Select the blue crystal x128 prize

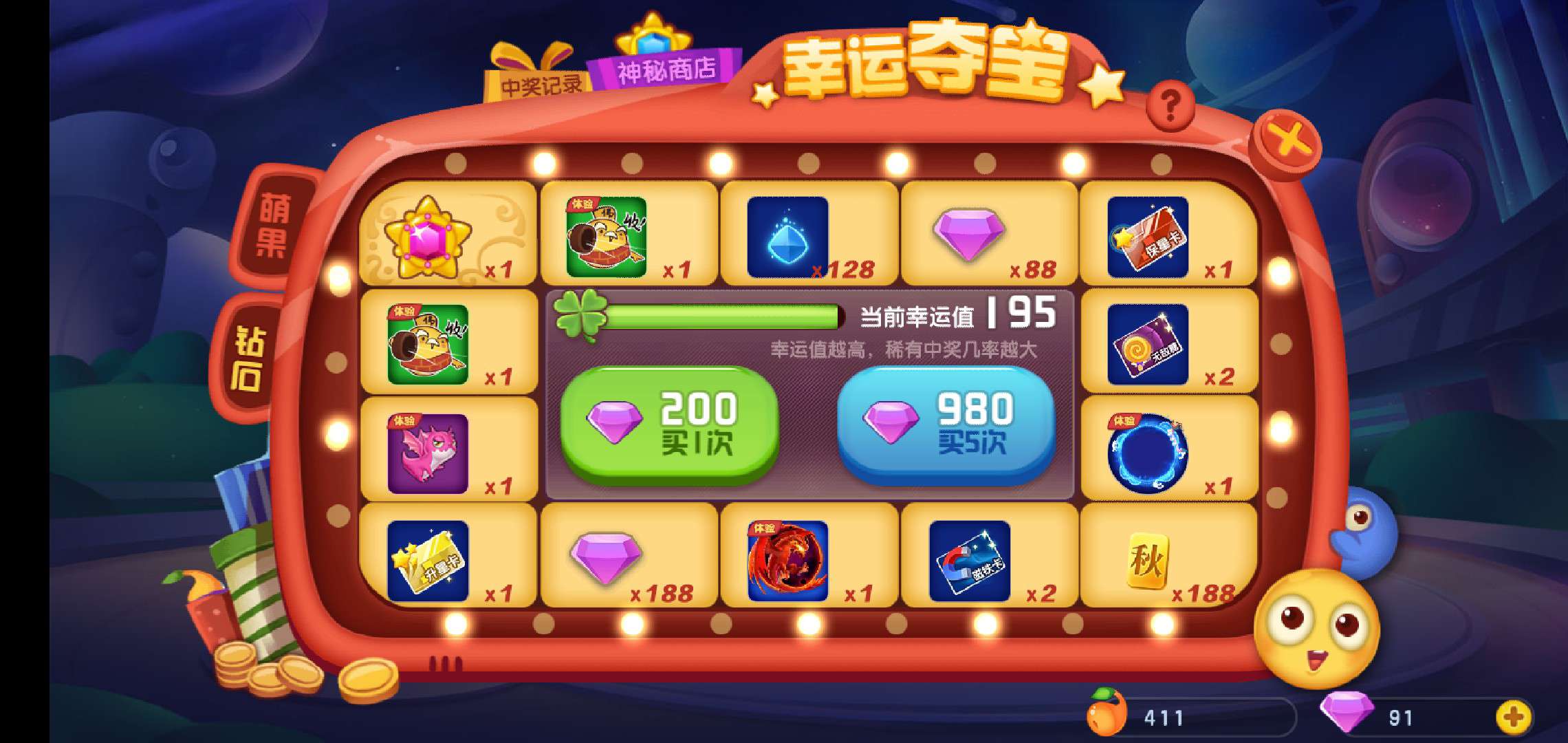click(794, 234)
